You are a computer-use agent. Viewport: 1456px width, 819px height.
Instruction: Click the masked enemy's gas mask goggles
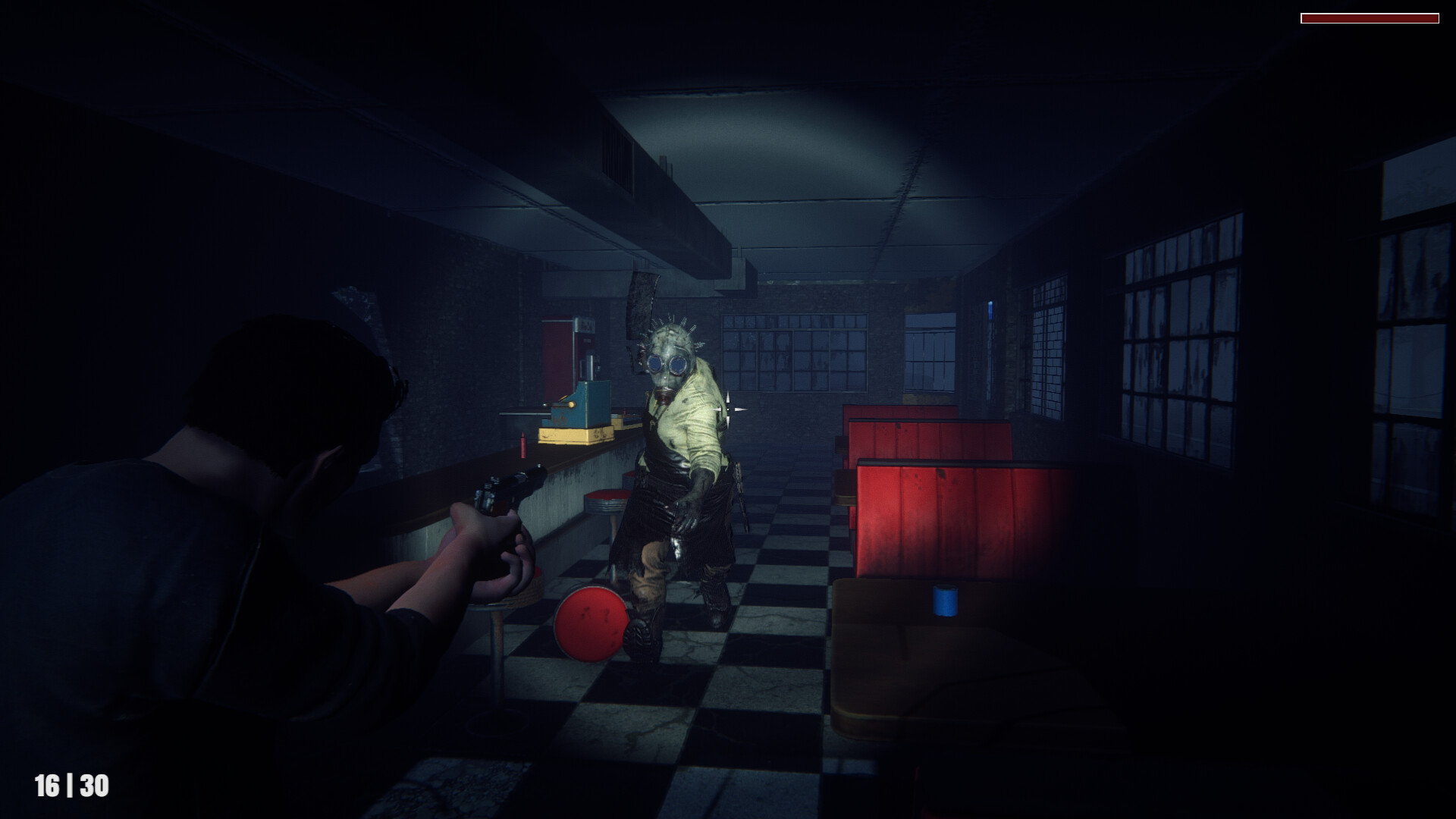tap(668, 362)
